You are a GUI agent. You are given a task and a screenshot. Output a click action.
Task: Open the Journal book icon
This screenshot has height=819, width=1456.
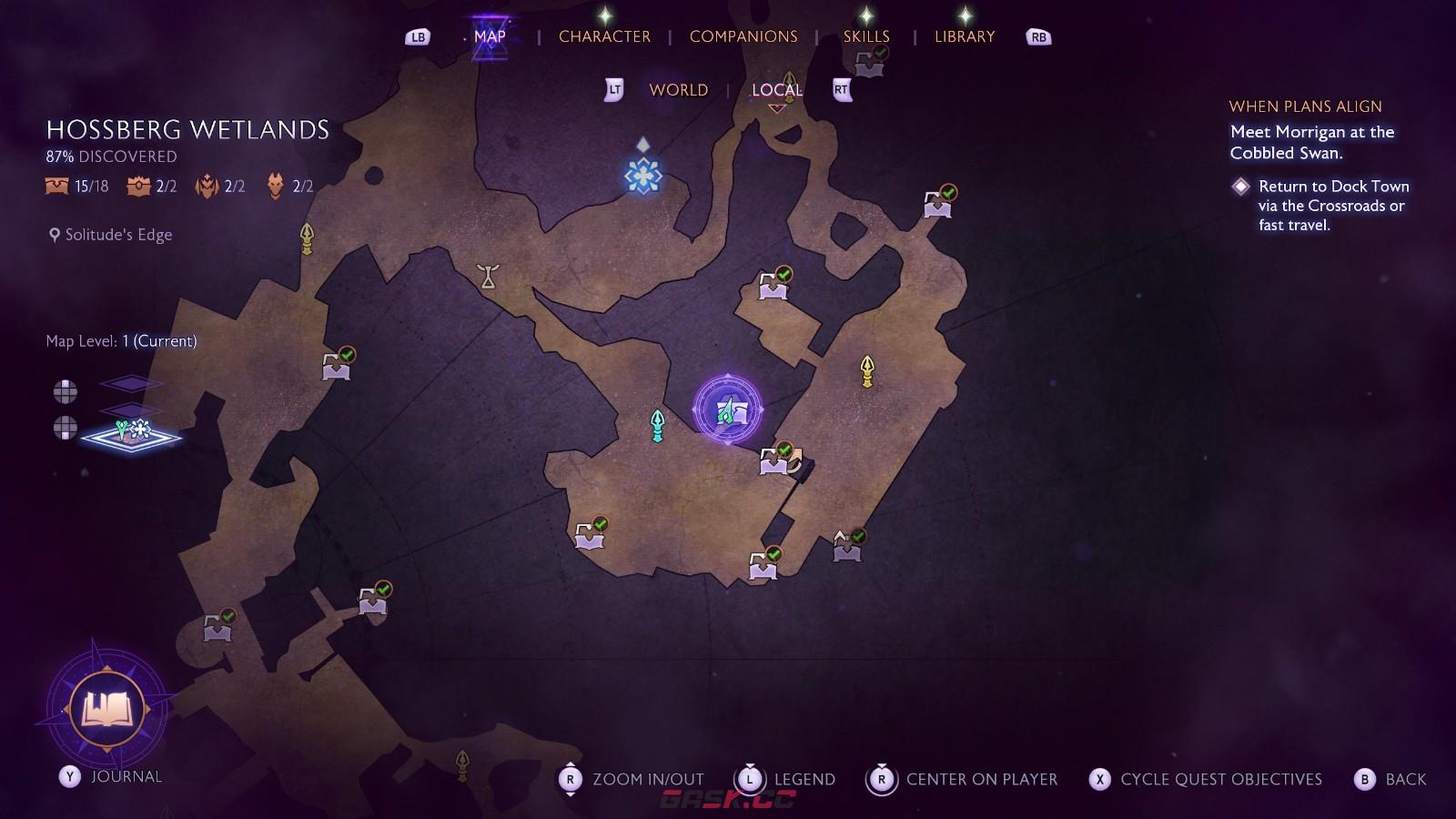108,708
